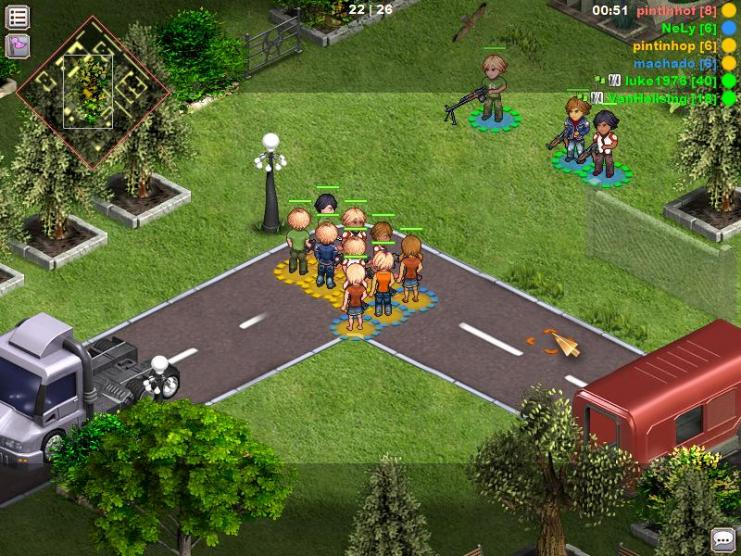The height and width of the screenshot is (556, 741).
Task: Choose pintinhop [6] from the player list
Action: [x=674, y=46]
